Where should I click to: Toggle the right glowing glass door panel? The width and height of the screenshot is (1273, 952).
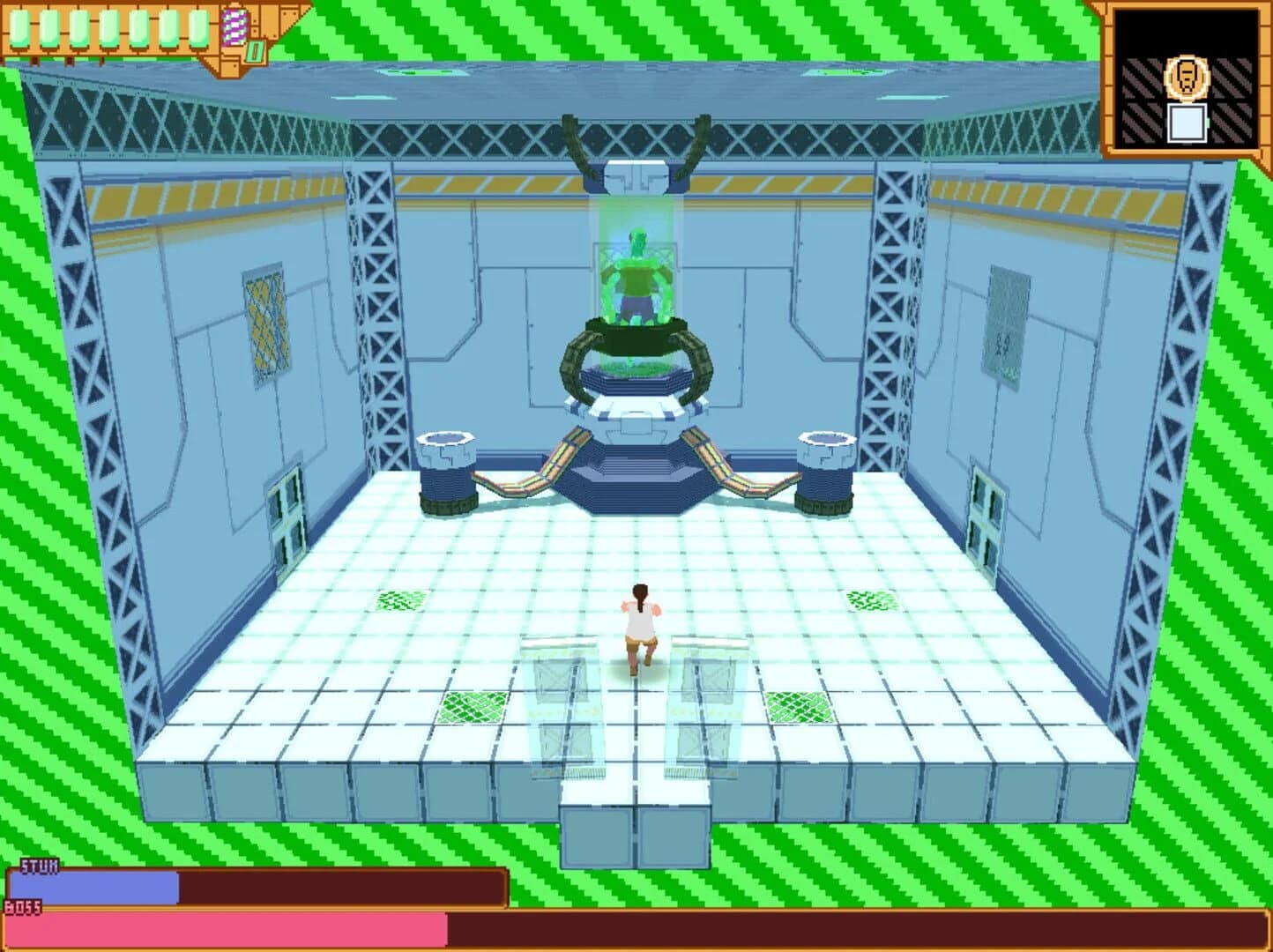tap(706, 705)
